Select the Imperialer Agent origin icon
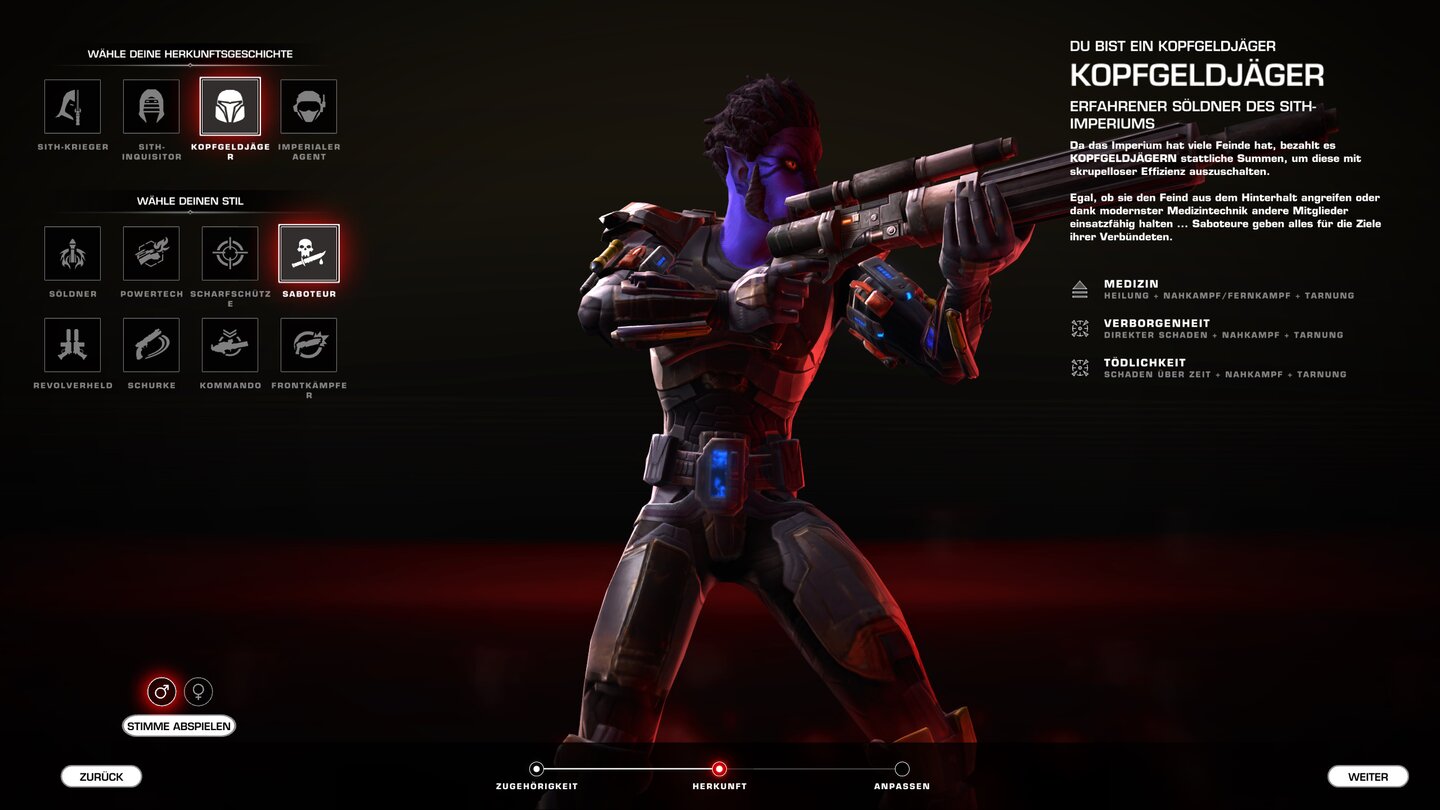The width and height of the screenshot is (1440, 810). (309, 105)
